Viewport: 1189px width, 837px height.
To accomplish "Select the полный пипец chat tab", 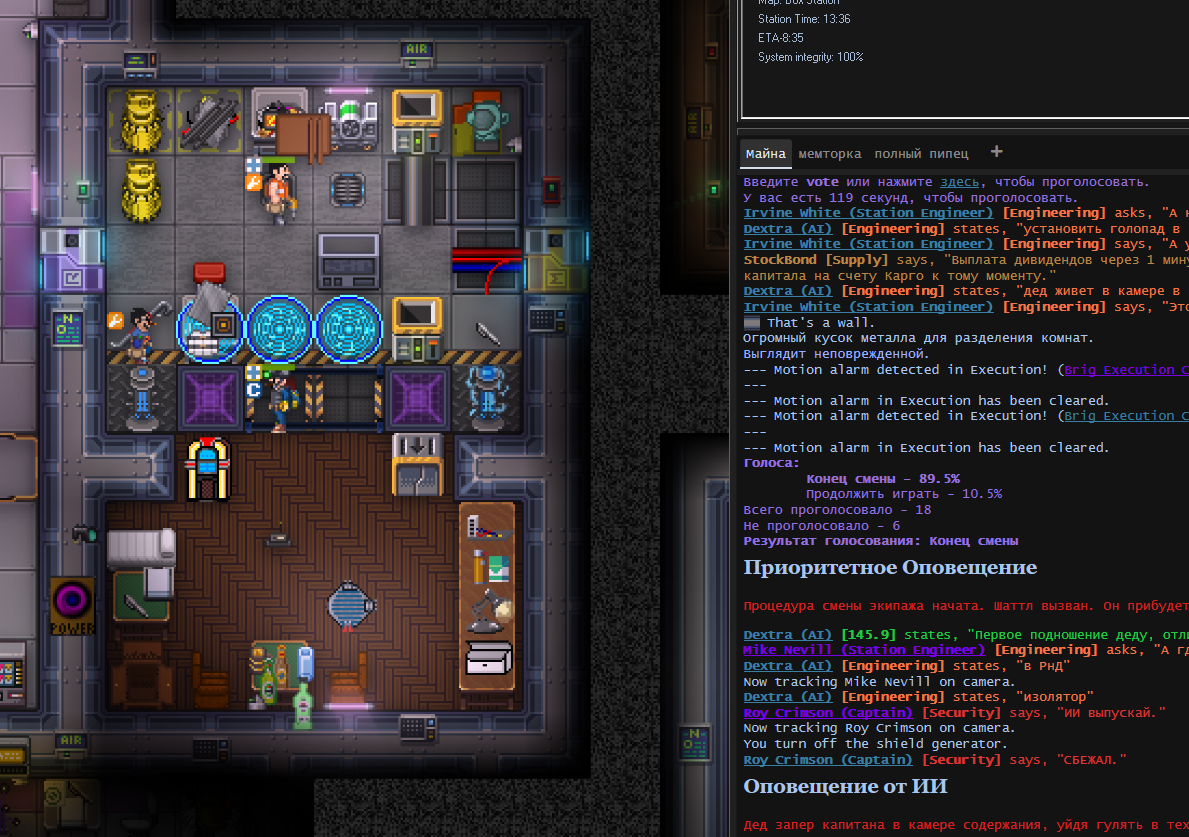I will click(921, 154).
